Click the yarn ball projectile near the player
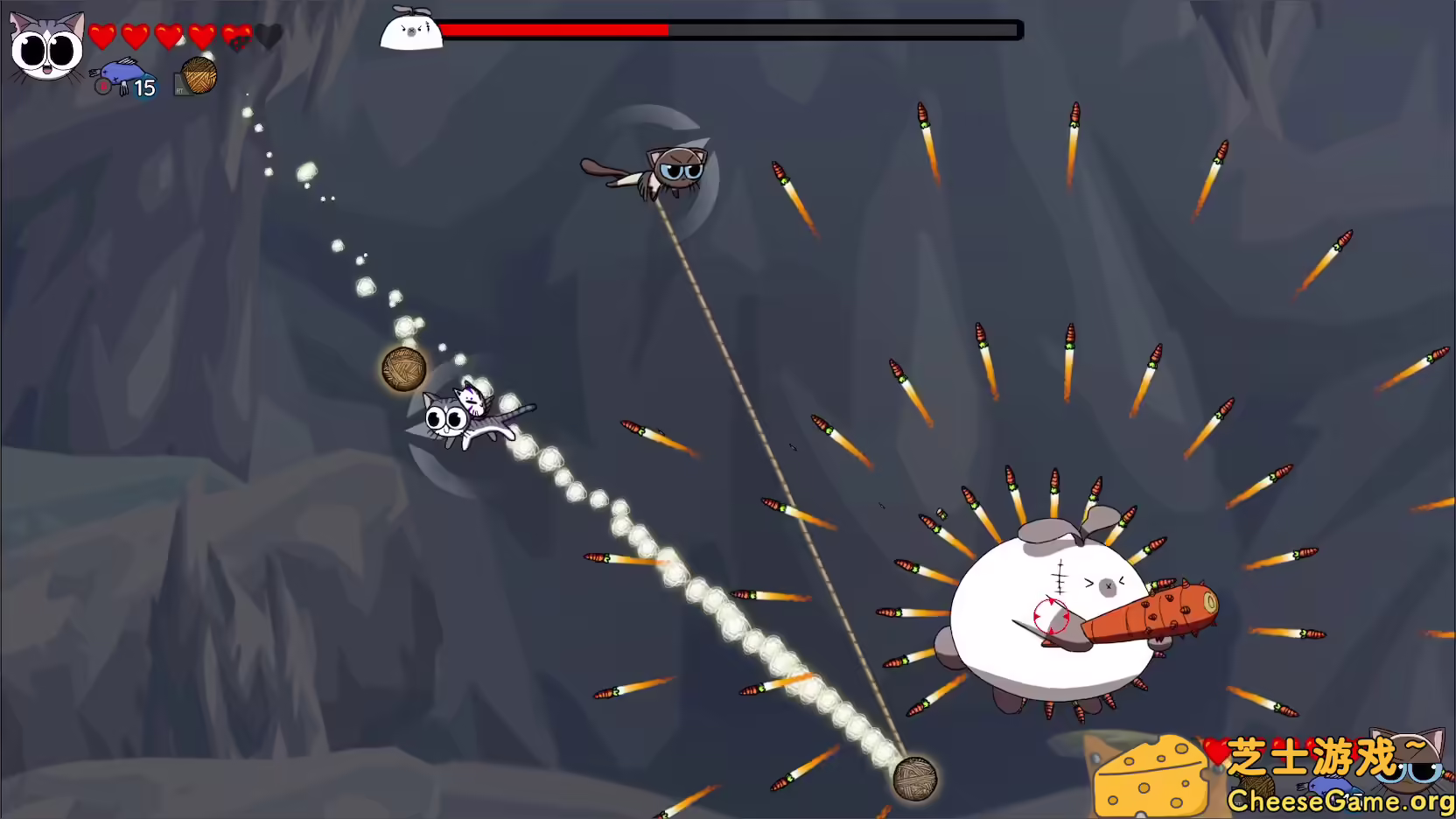The width and height of the screenshot is (1456, 819). click(x=404, y=367)
